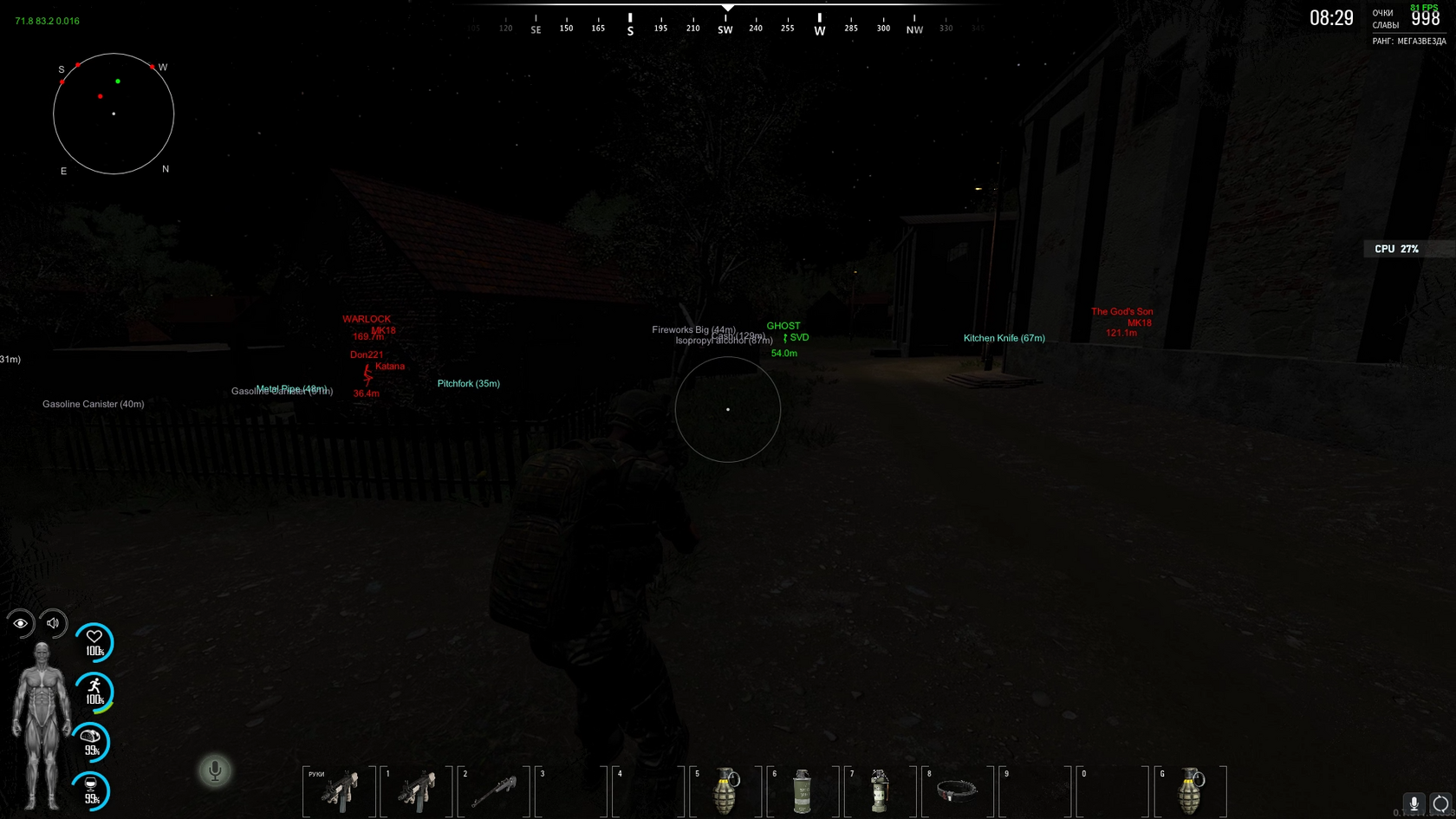
Task: Click the CPU 27% performance readout
Action: click(x=1397, y=249)
